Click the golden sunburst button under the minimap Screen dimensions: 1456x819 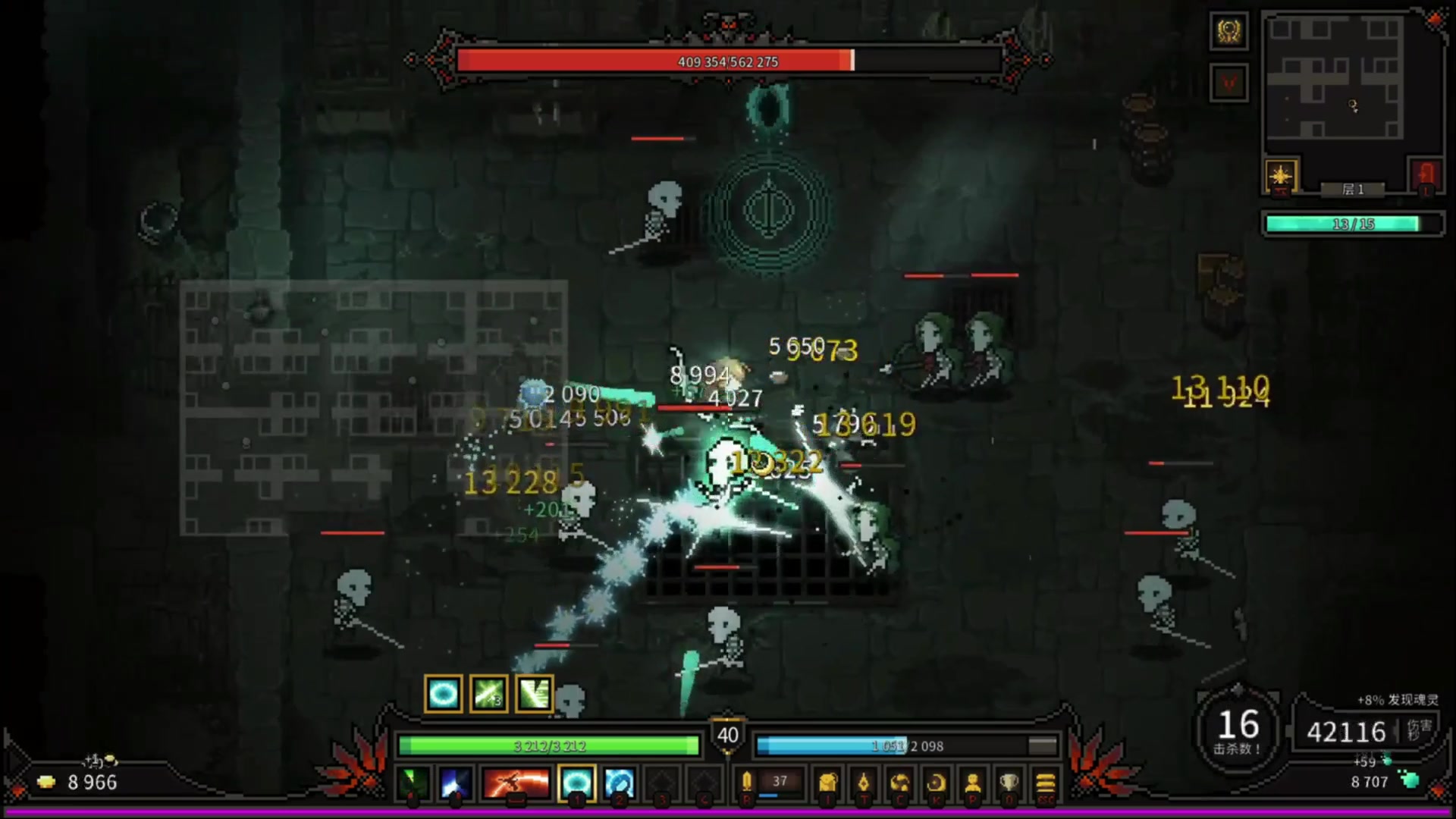[x=1281, y=177]
